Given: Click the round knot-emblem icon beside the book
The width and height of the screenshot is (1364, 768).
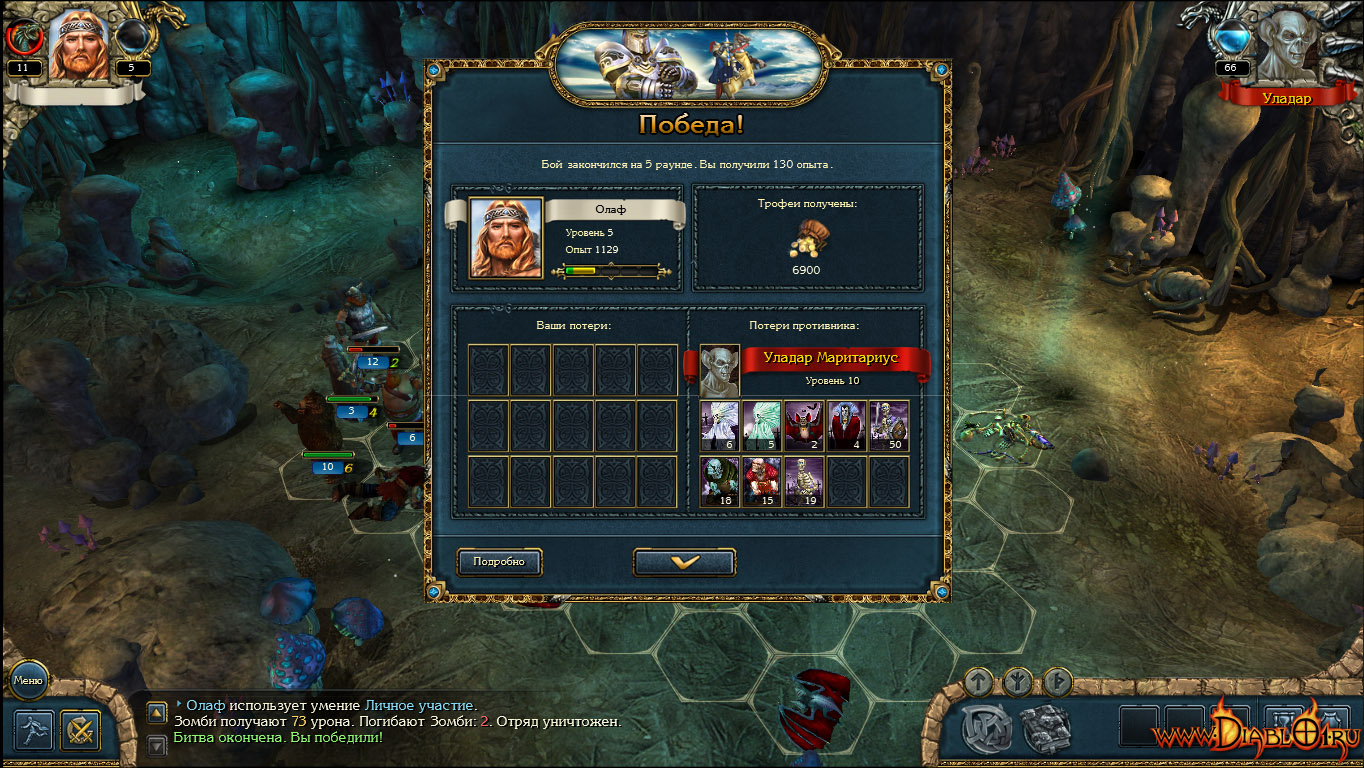Looking at the screenshot, I should click(986, 729).
